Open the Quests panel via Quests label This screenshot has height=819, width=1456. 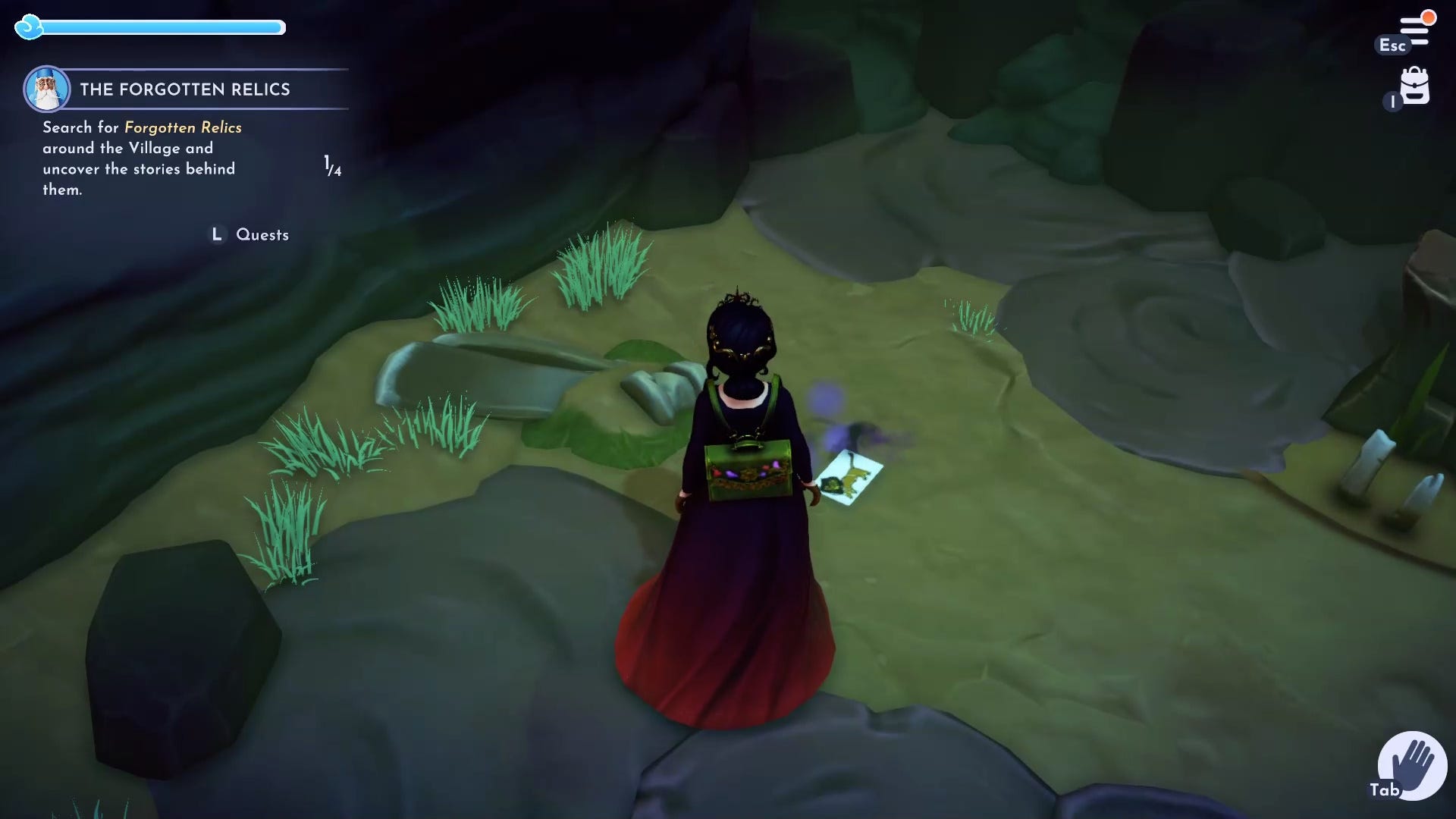(x=262, y=234)
